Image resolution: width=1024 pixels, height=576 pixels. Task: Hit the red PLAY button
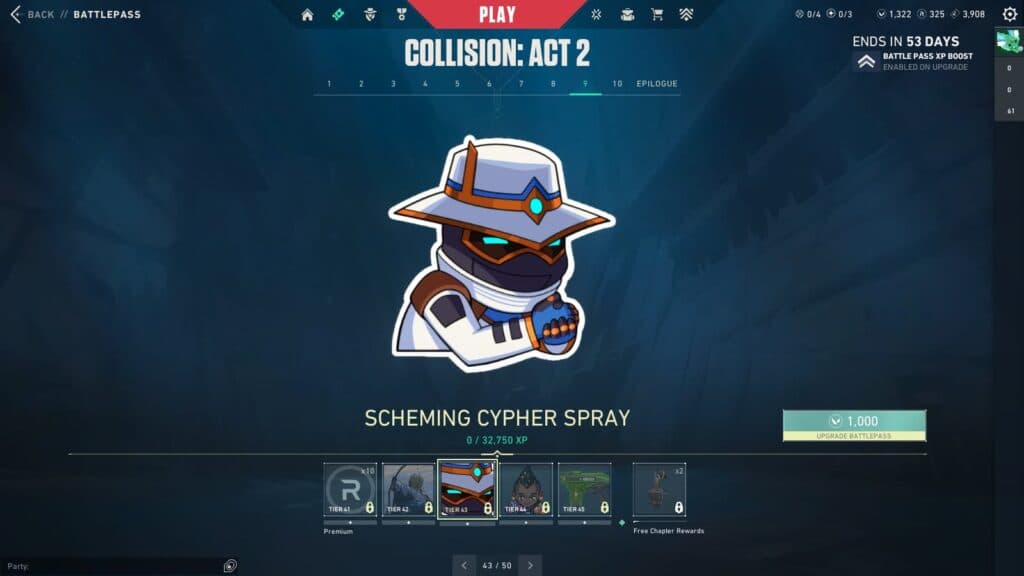click(497, 15)
